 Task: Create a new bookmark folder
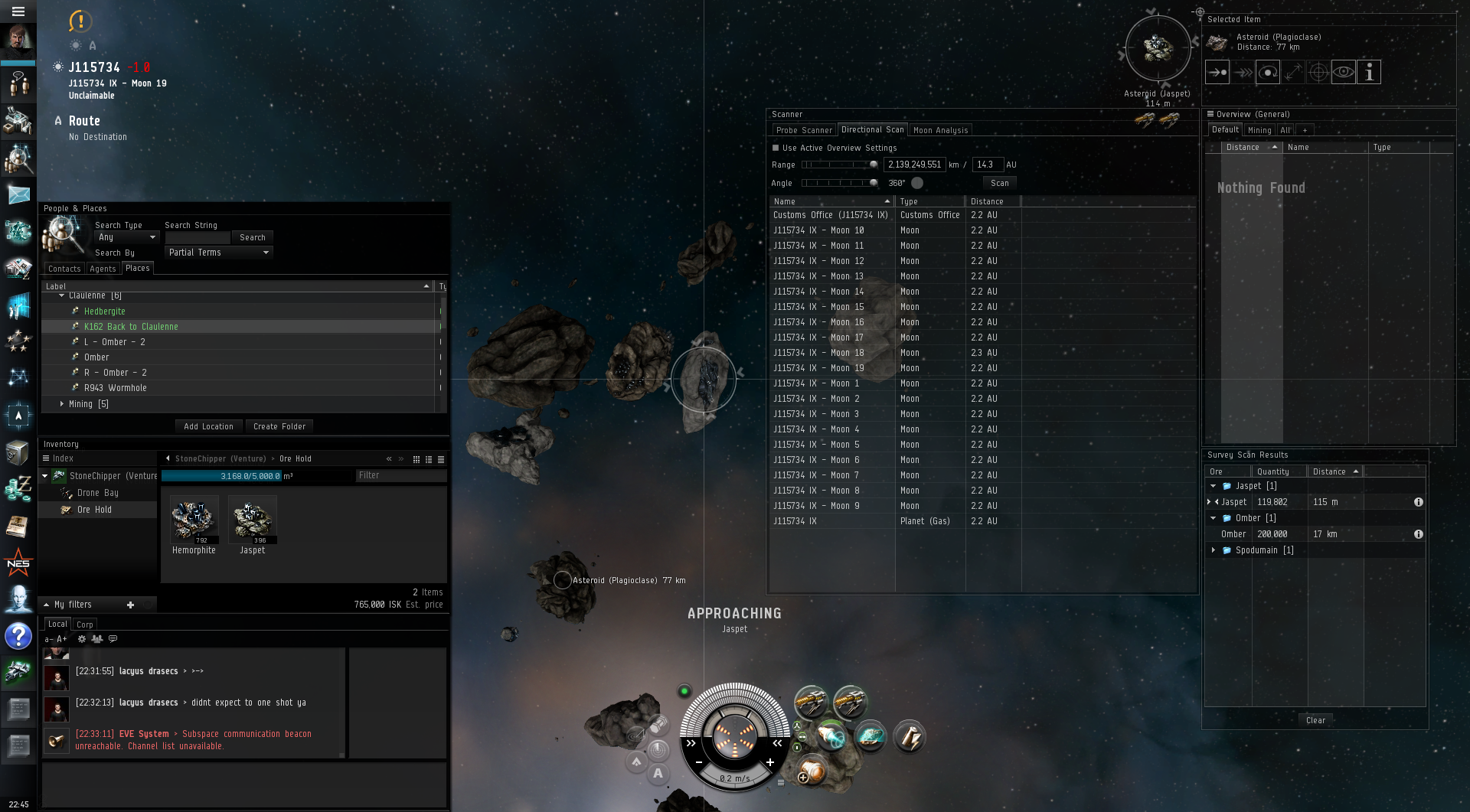279,426
